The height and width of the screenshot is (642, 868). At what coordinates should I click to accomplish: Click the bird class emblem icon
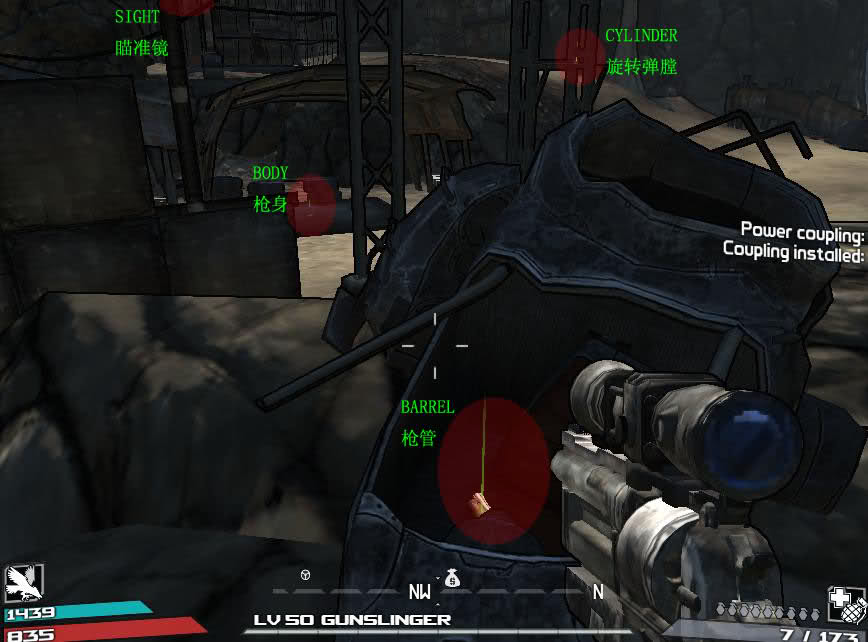pos(19,580)
